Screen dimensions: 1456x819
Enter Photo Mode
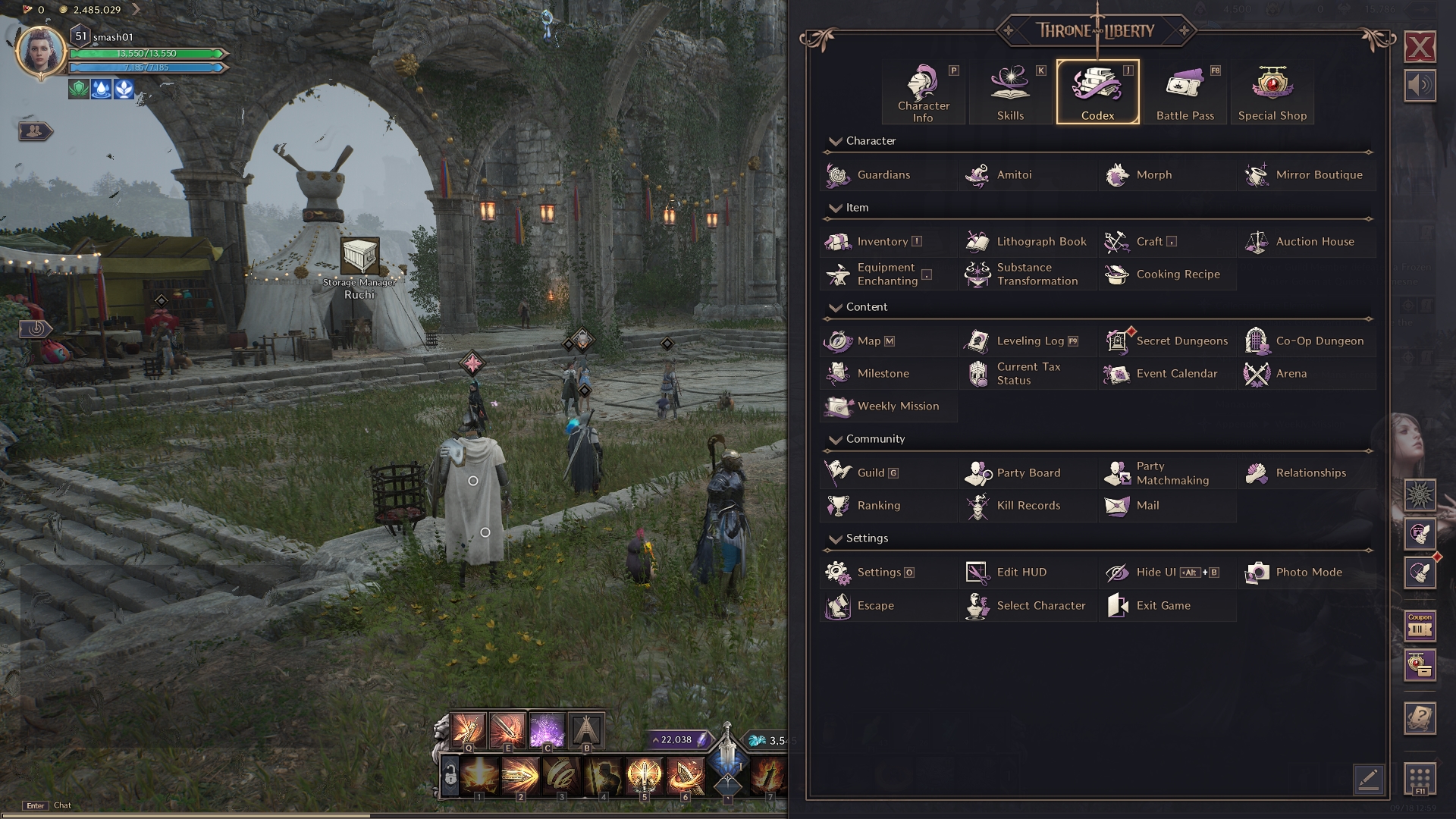(x=1308, y=573)
